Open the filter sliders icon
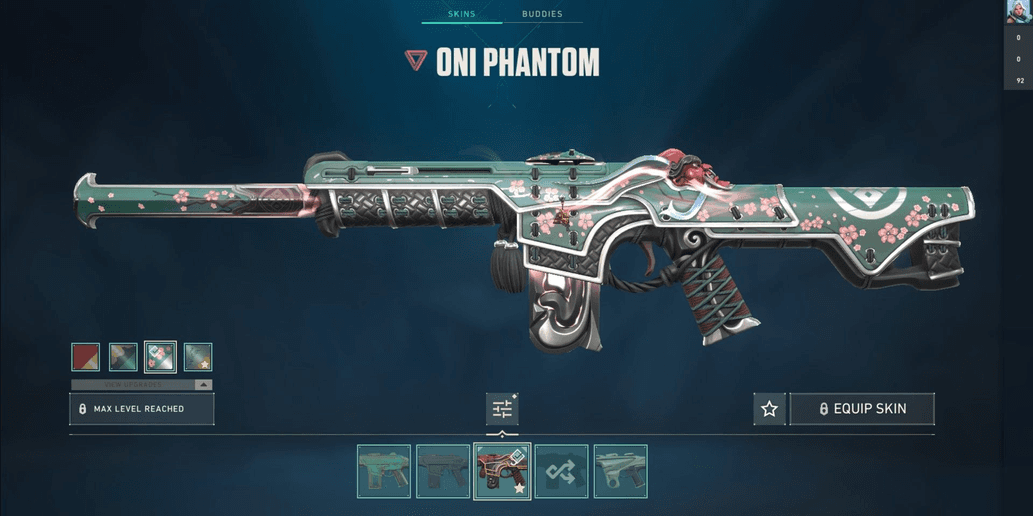The width and height of the screenshot is (1033, 516). tap(502, 409)
